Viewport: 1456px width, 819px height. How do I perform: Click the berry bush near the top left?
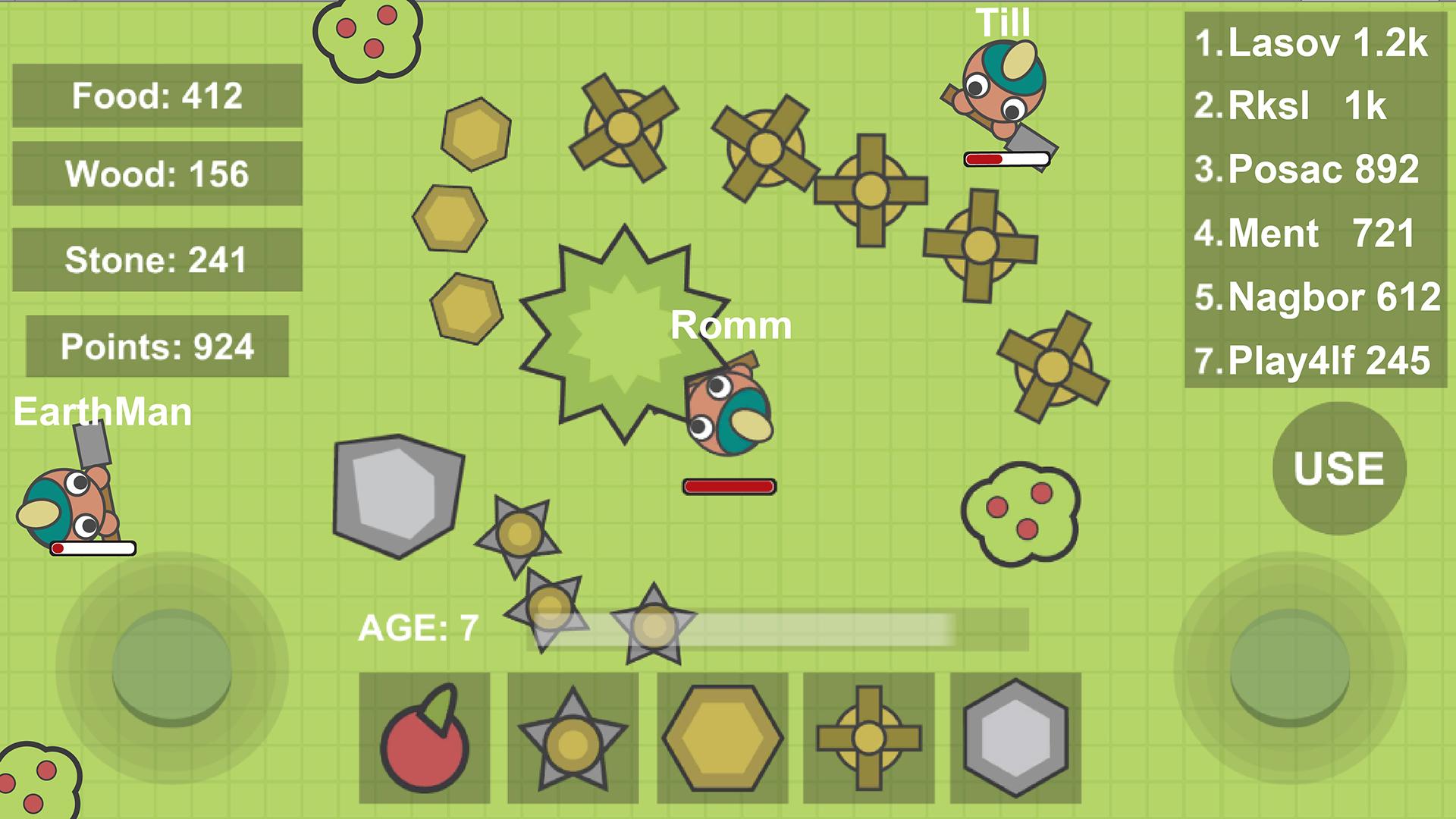click(366, 36)
